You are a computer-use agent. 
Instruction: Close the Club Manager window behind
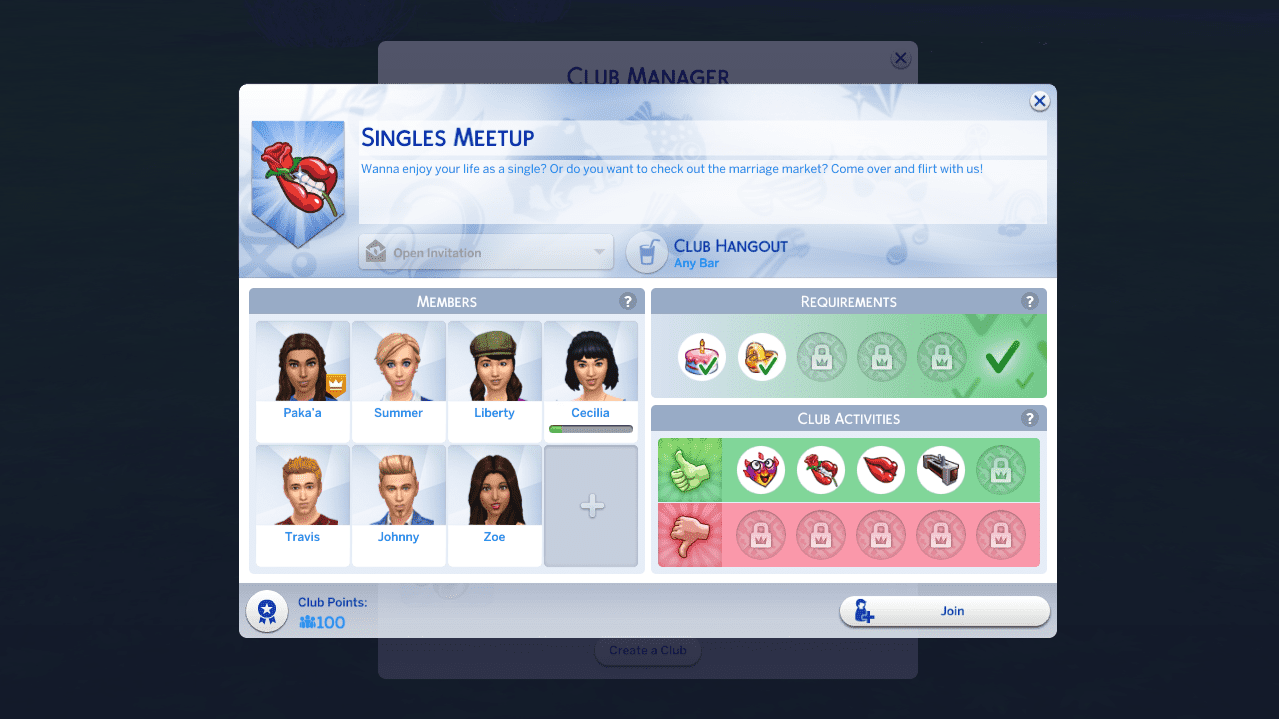pos(900,59)
